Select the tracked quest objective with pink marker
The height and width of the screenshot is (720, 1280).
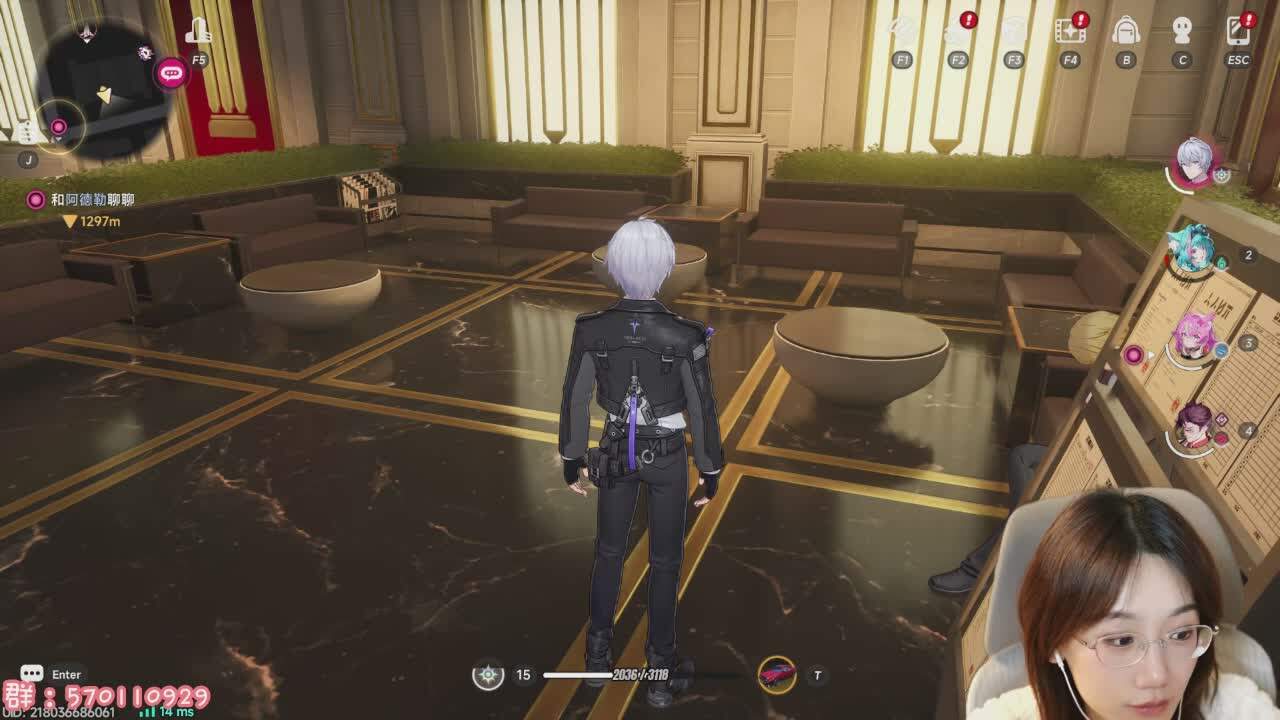click(92, 200)
